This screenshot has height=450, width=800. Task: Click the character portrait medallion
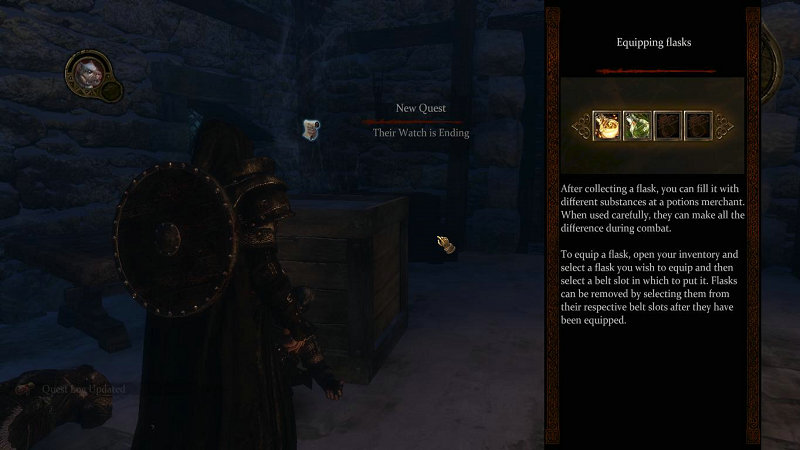(88, 74)
